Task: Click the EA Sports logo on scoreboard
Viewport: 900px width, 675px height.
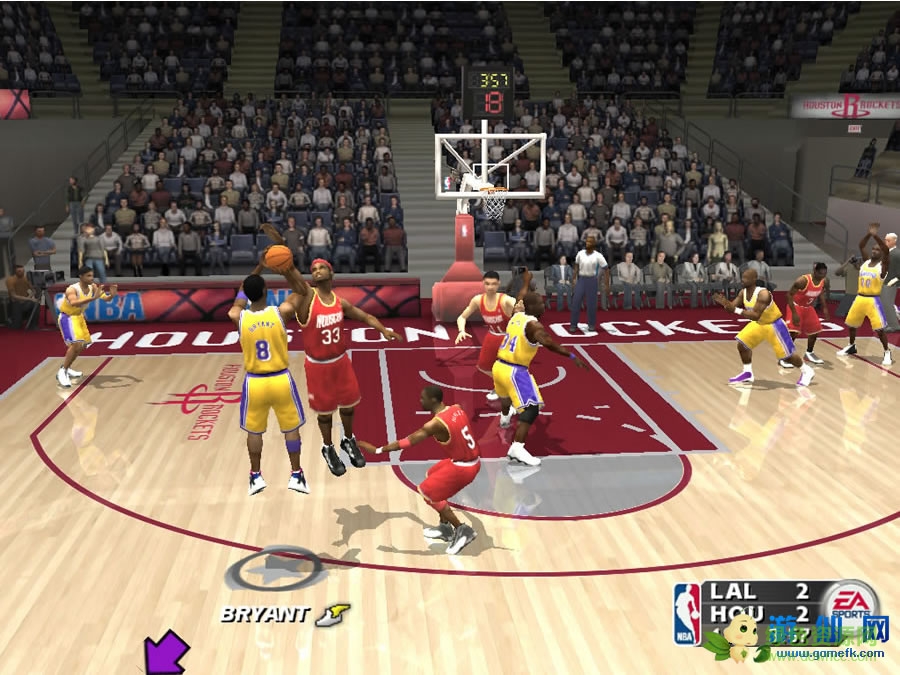Action: [850, 601]
